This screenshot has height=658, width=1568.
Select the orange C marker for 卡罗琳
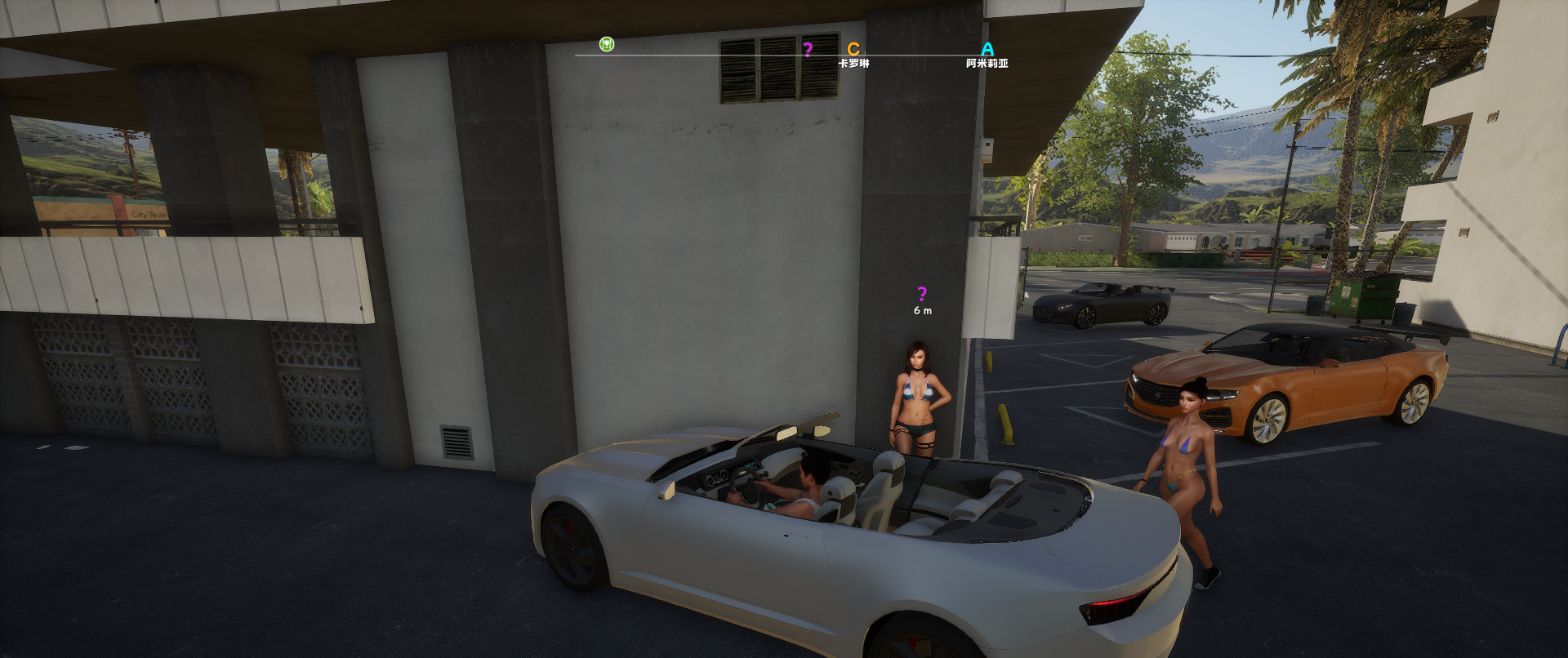click(853, 50)
